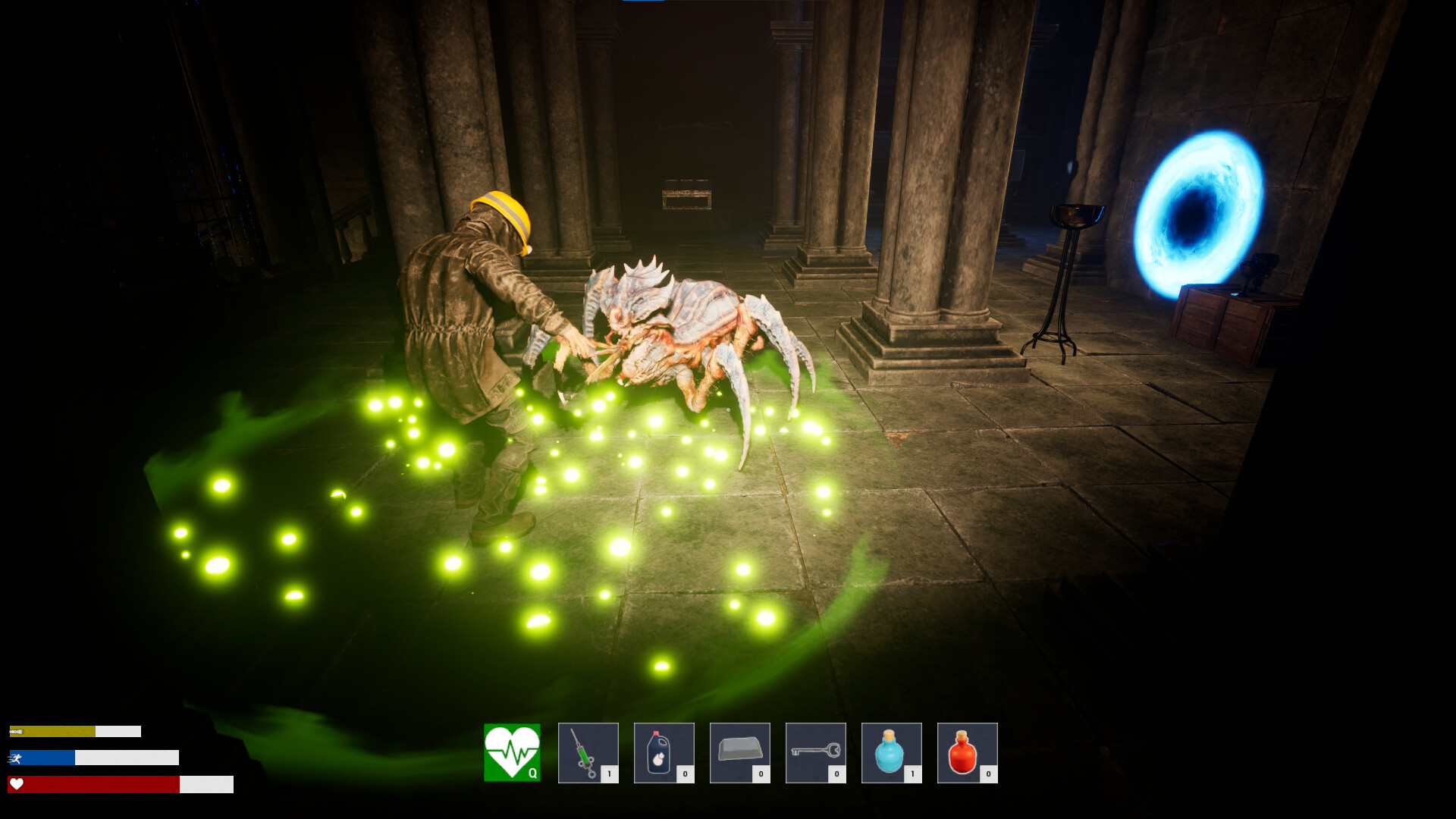Select the green syringe item slot
The image size is (1456, 819).
point(588,752)
